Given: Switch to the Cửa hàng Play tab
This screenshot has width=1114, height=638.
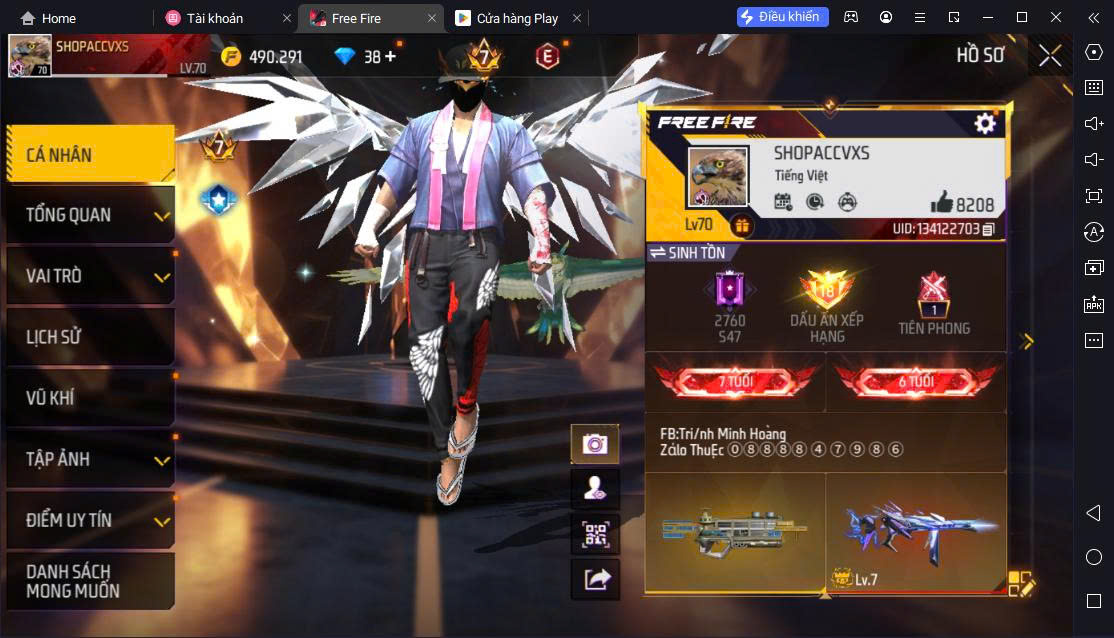Looking at the screenshot, I should pos(517,18).
